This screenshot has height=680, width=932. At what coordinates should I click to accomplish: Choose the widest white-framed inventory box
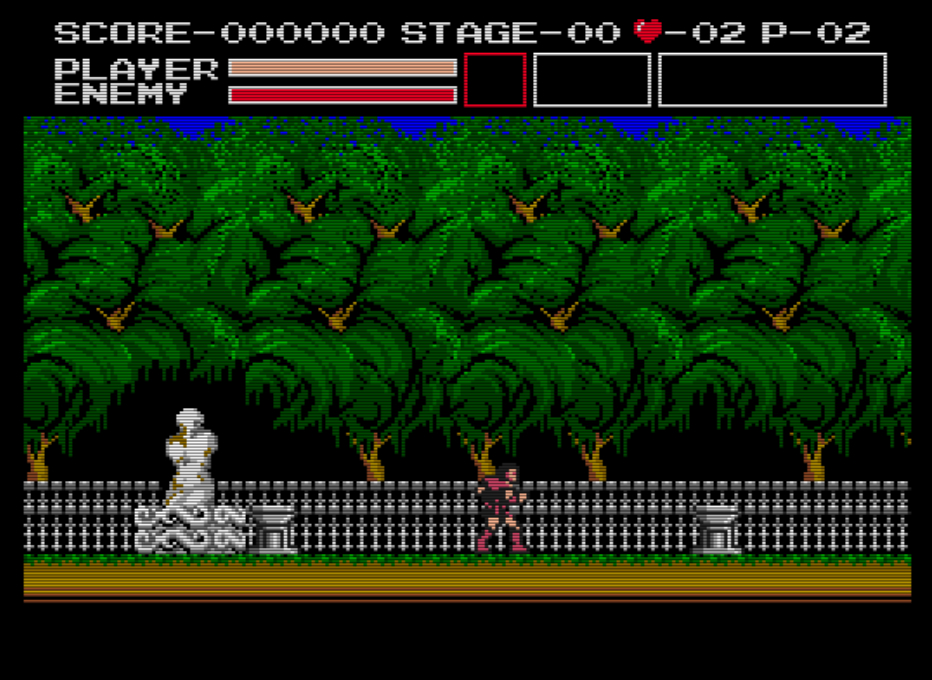772,80
